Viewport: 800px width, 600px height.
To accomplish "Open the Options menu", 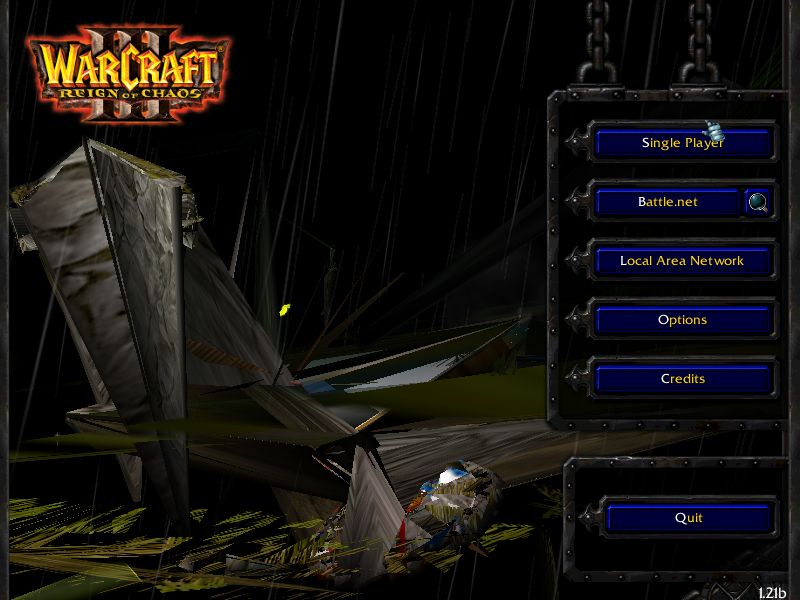I will click(x=683, y=320).
